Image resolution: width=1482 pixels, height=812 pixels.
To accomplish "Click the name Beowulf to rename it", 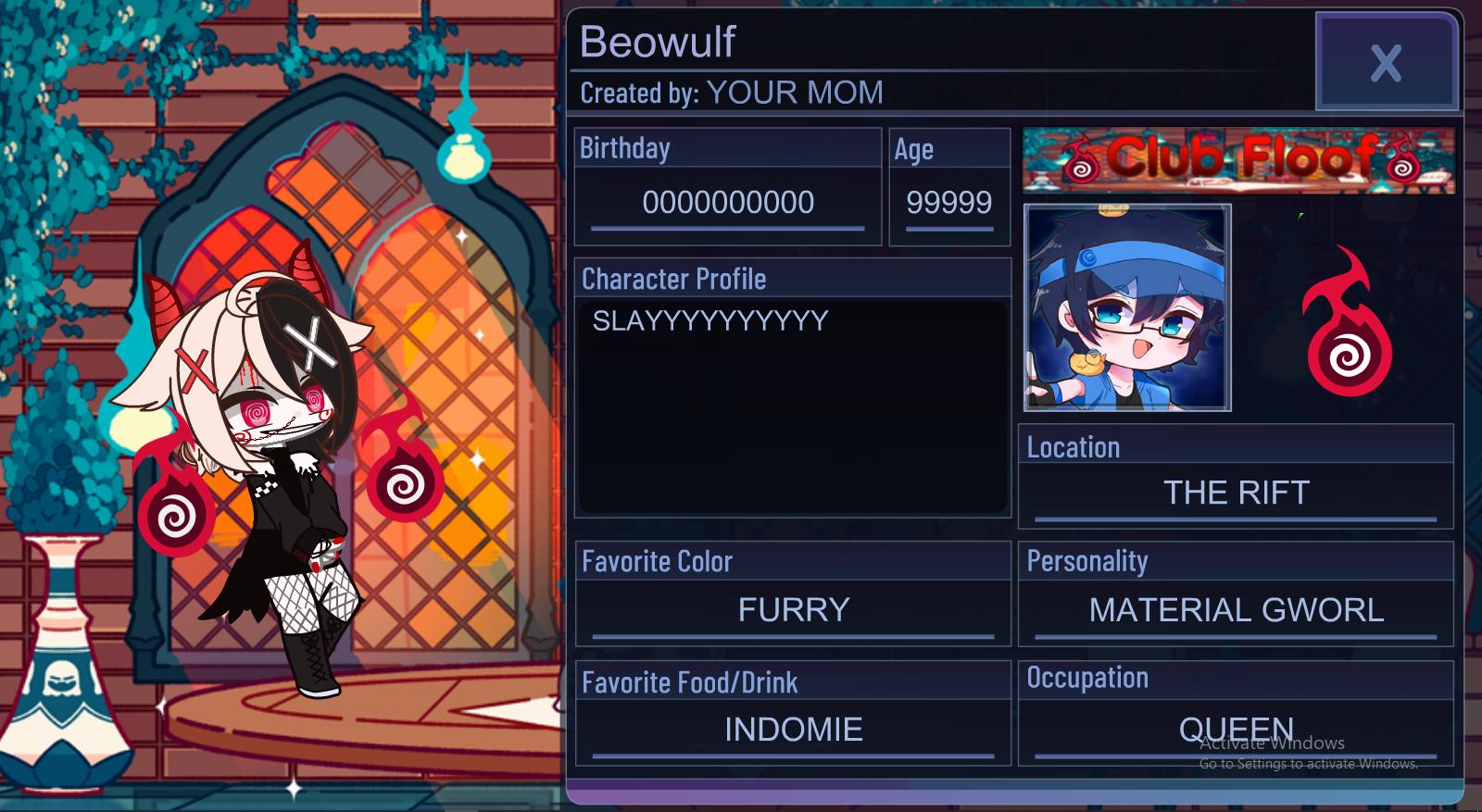I will (x=659, y=42).
